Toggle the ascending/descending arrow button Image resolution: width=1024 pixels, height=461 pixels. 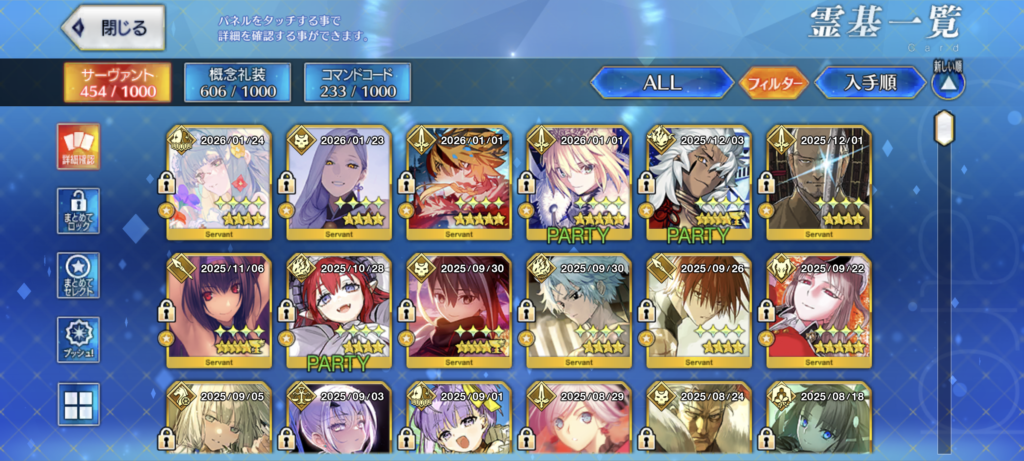947,82
